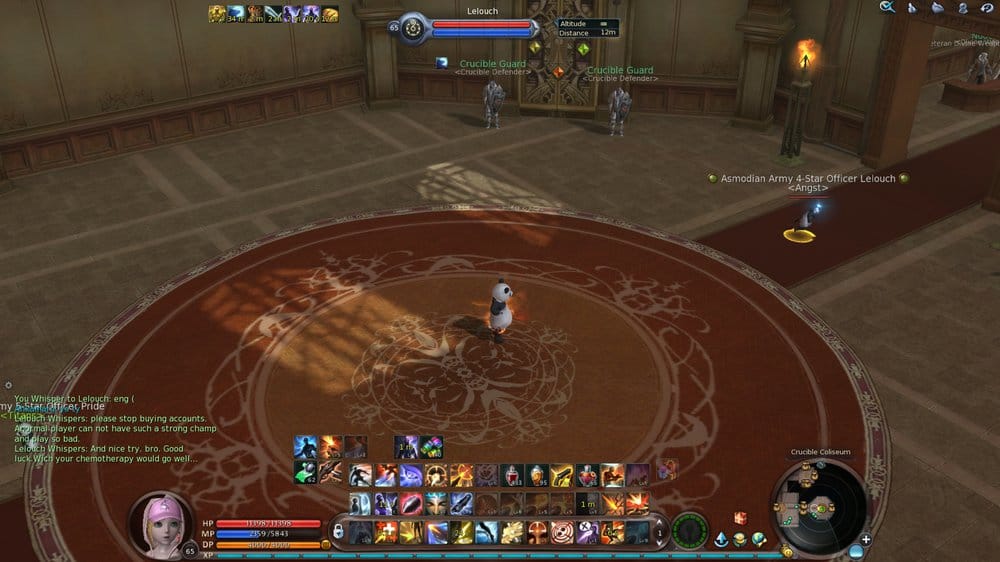The image size is (1000, 562).
Task: Zoom in the minimap with the plus button
Action: point(866,540)
